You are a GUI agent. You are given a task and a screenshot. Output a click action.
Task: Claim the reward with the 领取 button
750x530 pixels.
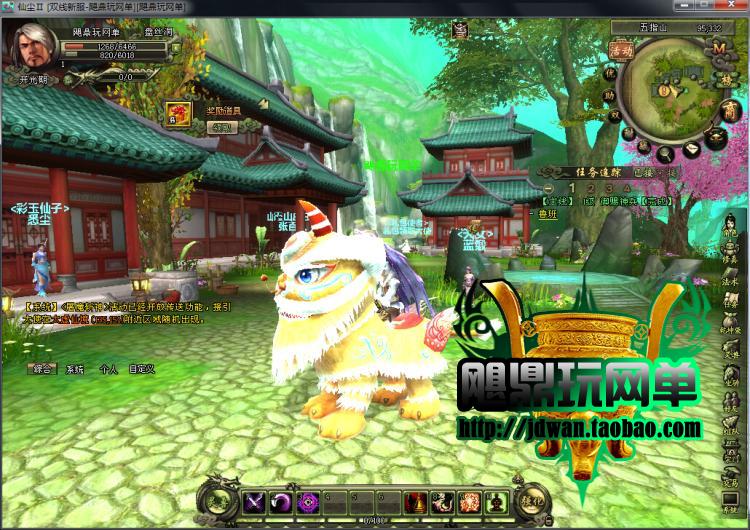[x=219, y=127]
